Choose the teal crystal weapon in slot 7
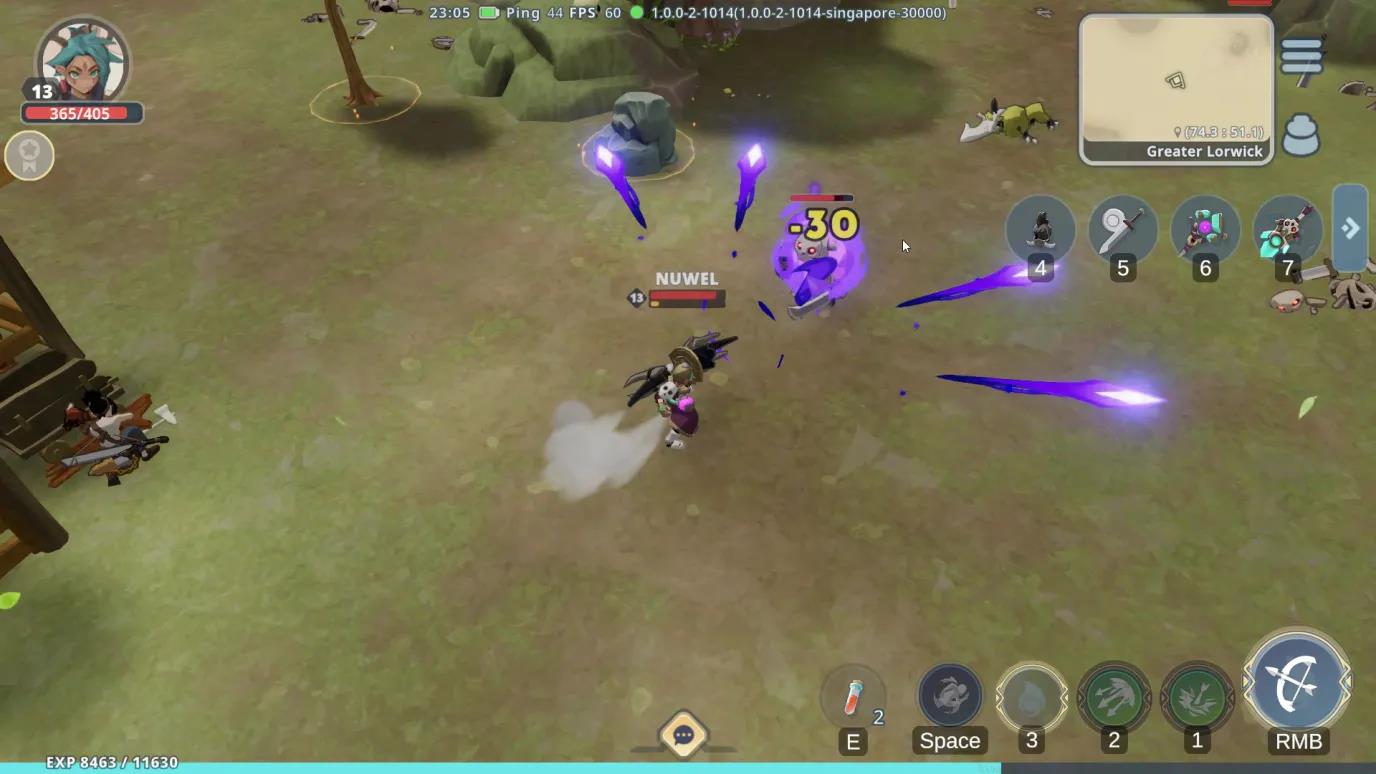 [1286, 230]
